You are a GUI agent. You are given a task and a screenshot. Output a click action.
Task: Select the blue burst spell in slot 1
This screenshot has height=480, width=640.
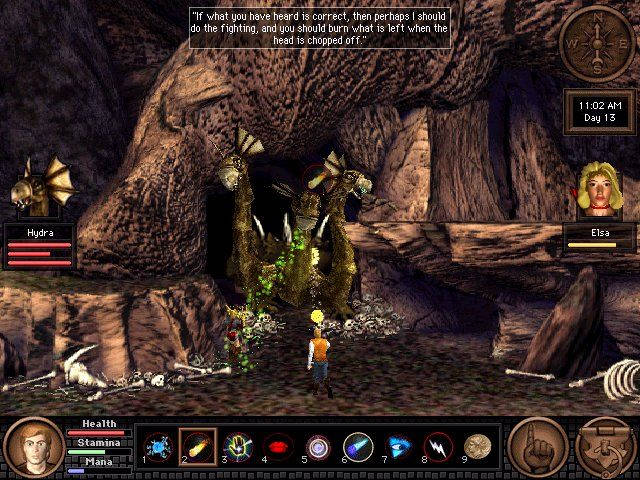pyautogui.click(x=158, y=446)
